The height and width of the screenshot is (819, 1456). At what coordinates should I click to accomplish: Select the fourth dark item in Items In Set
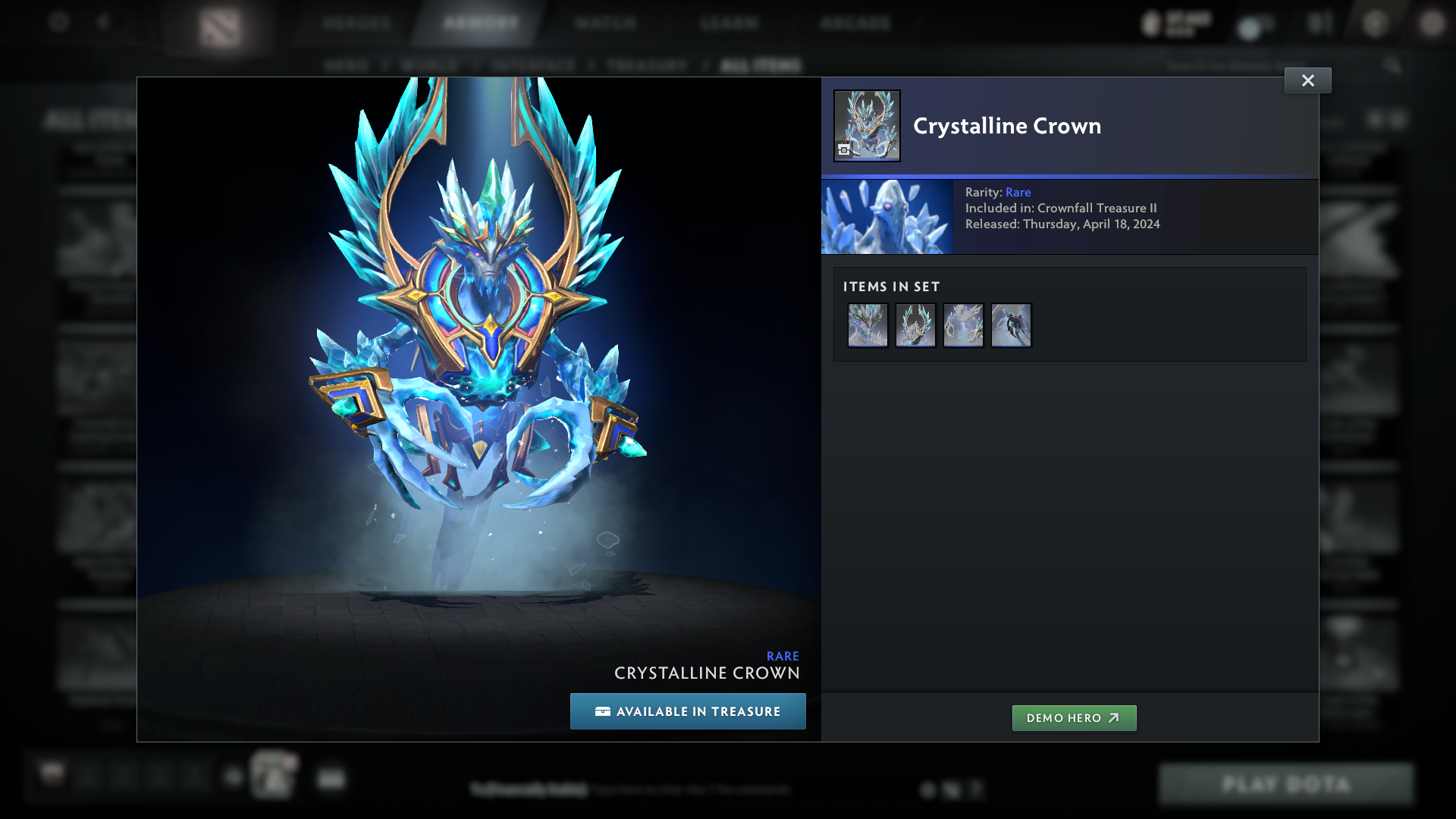(x=1011, y=325)
